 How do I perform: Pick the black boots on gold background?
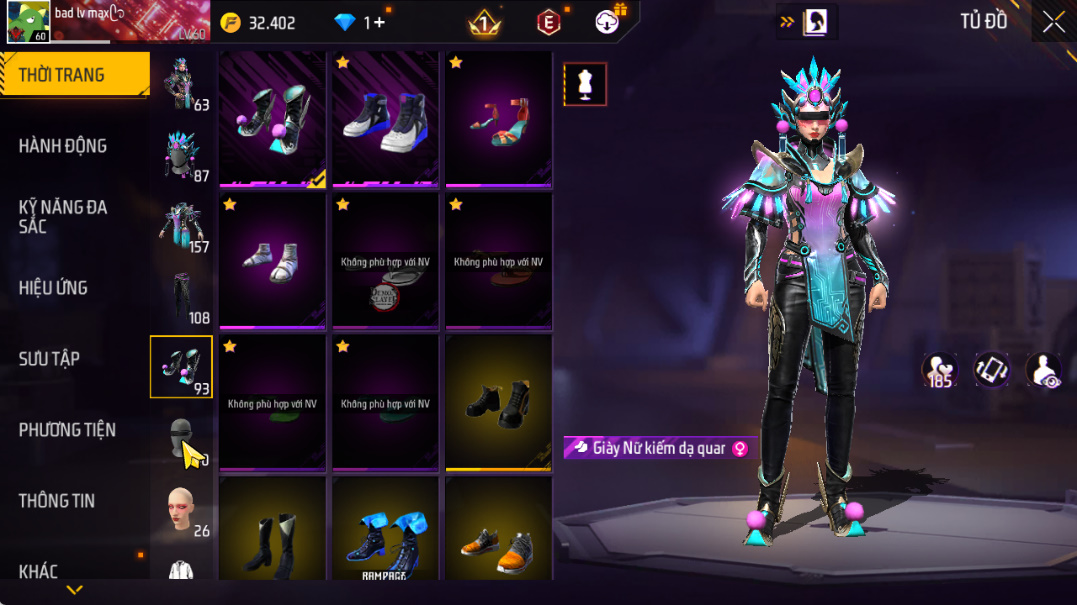[498, 401]
